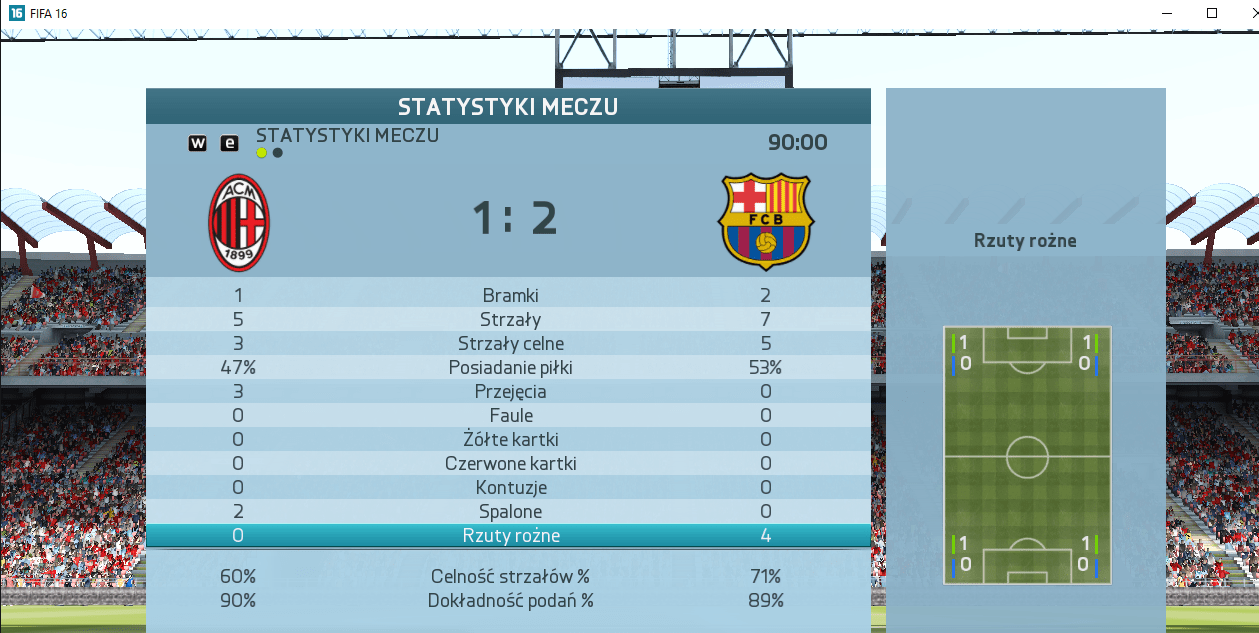This screenshot has height=633, width=1259.
Task: Minimize the FIFA 16 window
Action: 1166,13
